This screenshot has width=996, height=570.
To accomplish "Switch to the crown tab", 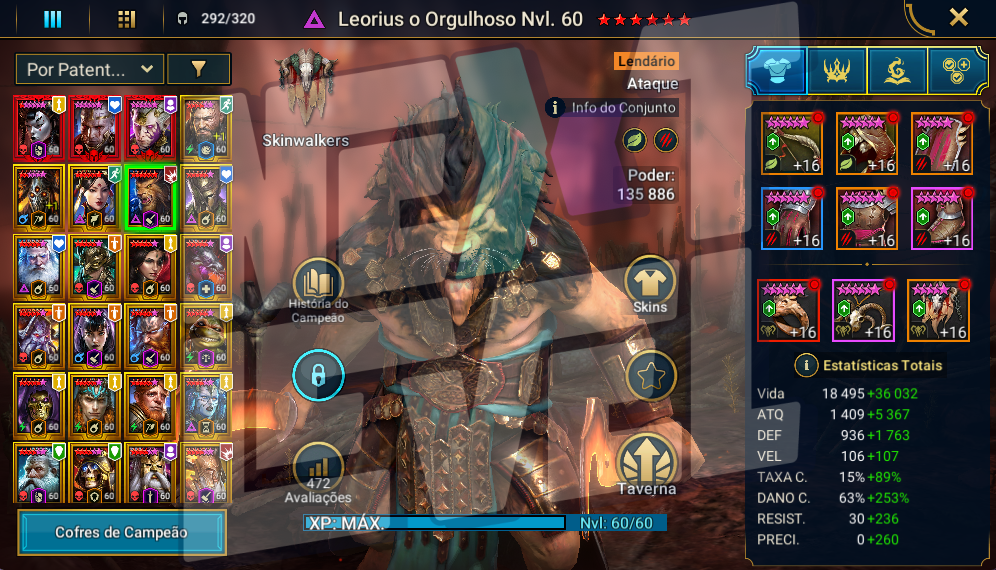I will tap(836, 70).
